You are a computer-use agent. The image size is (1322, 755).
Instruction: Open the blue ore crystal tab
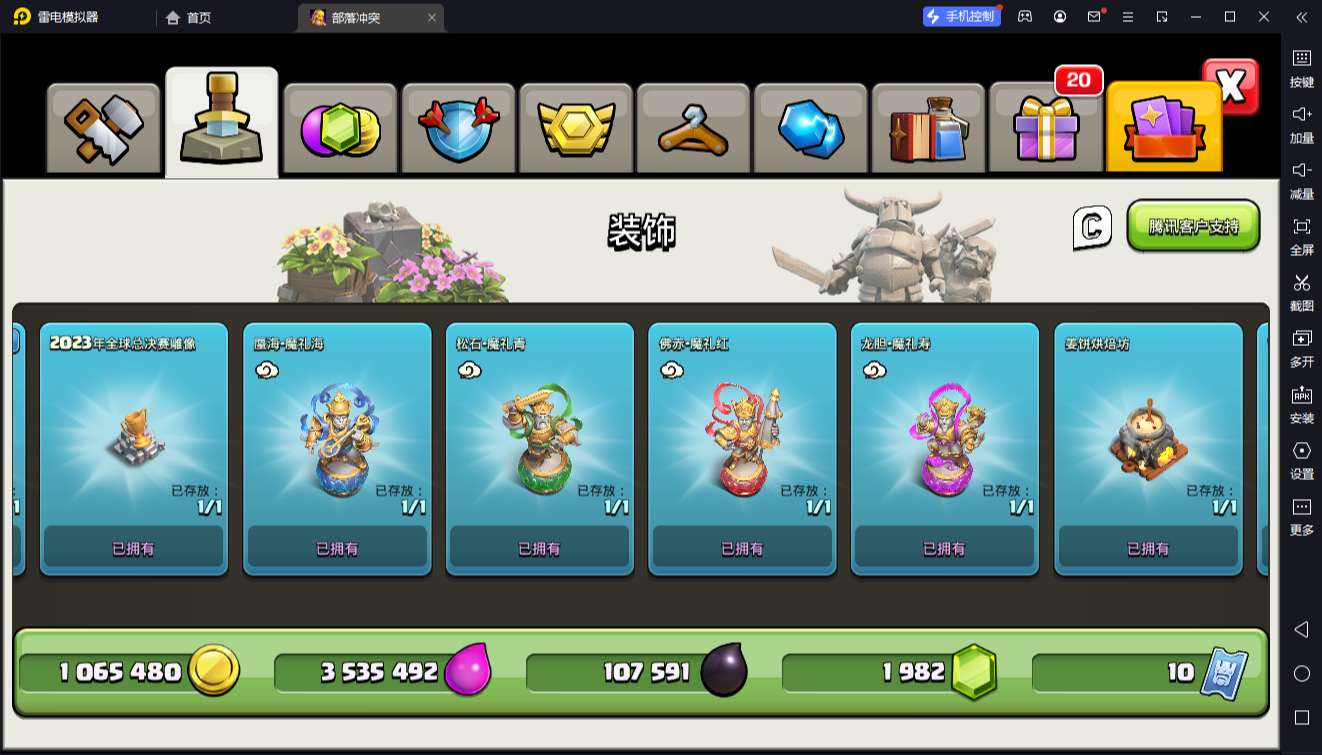[811, 129]
